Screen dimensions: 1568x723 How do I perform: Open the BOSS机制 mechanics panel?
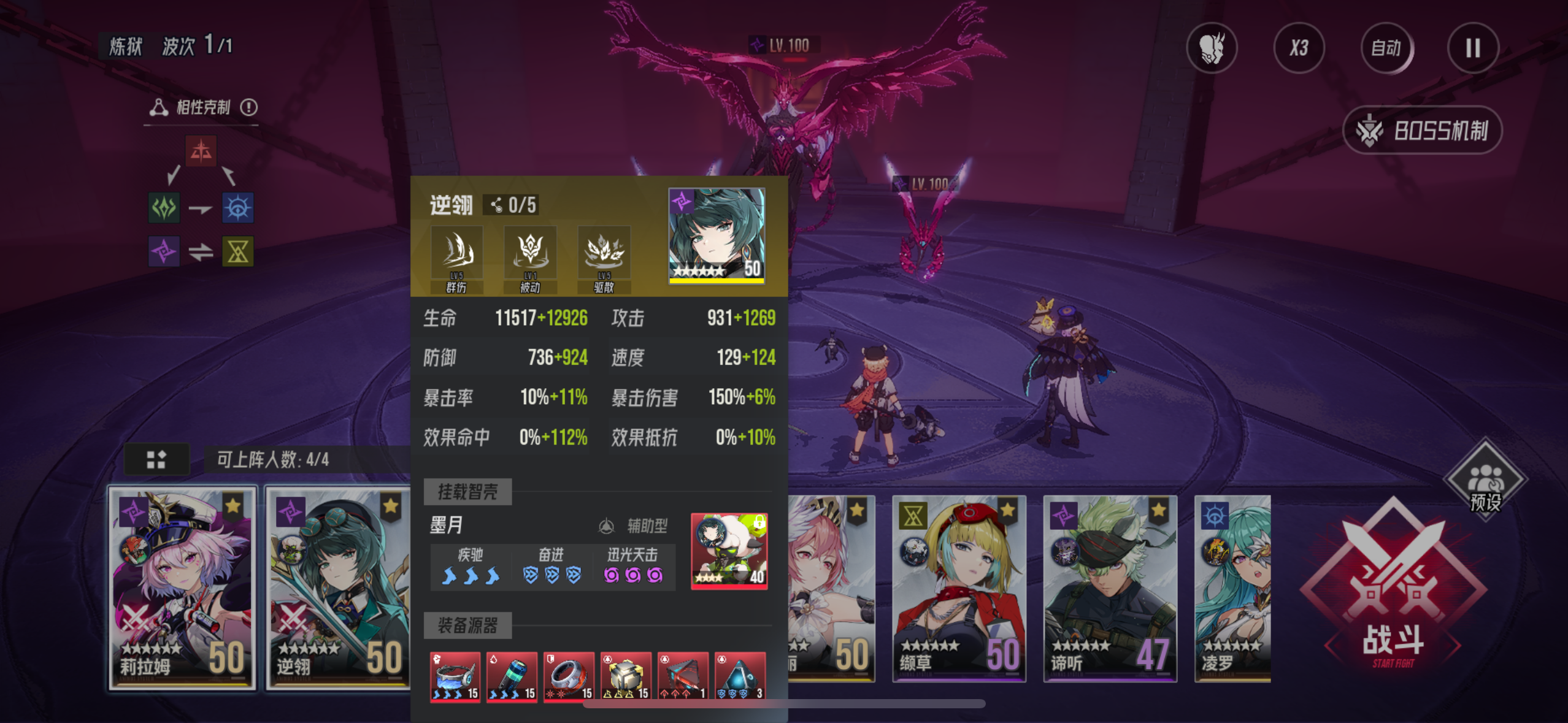click(1422, 130)
